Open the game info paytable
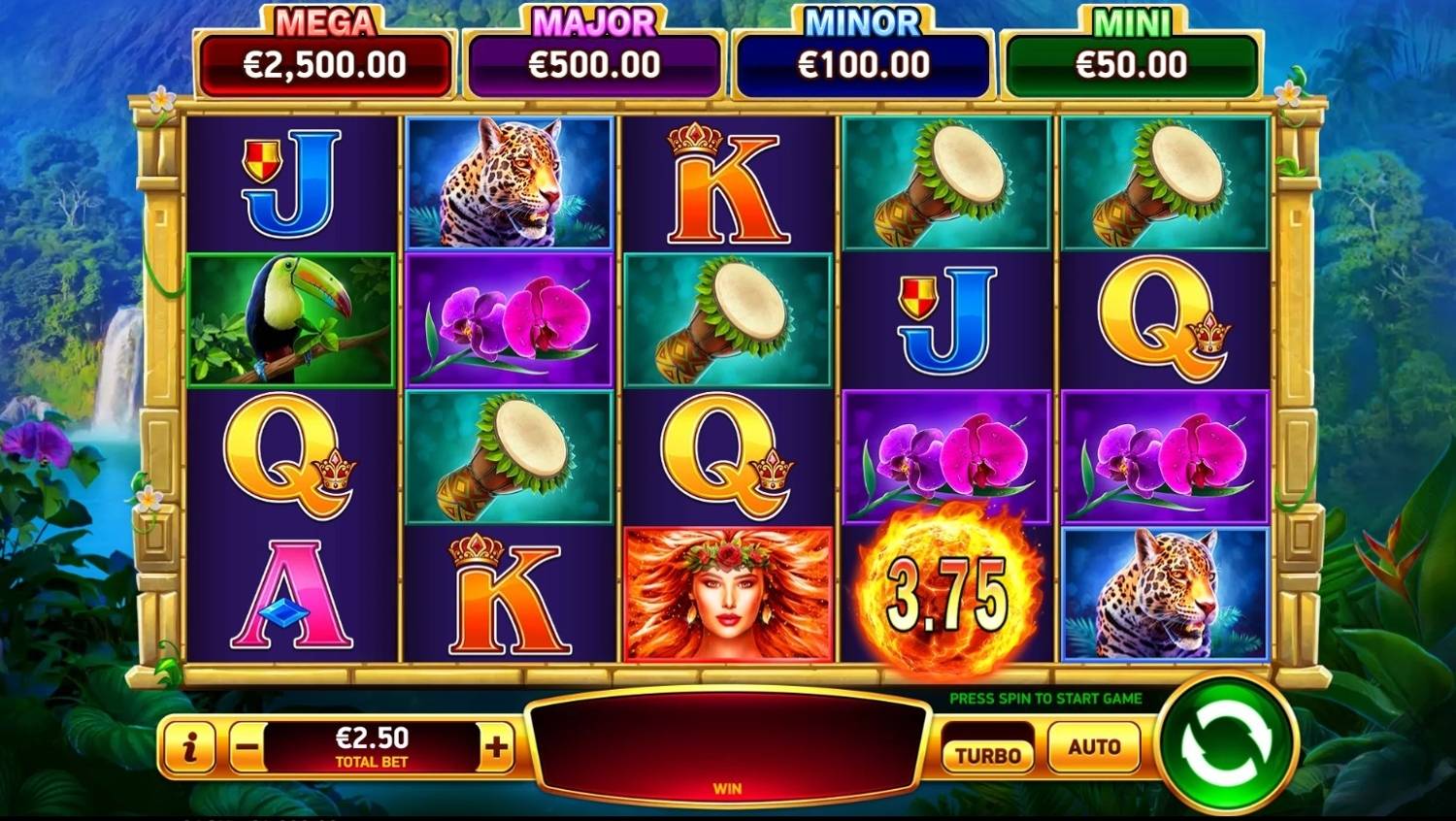This screenshot has height=821, width=1456. pos(189,746)
